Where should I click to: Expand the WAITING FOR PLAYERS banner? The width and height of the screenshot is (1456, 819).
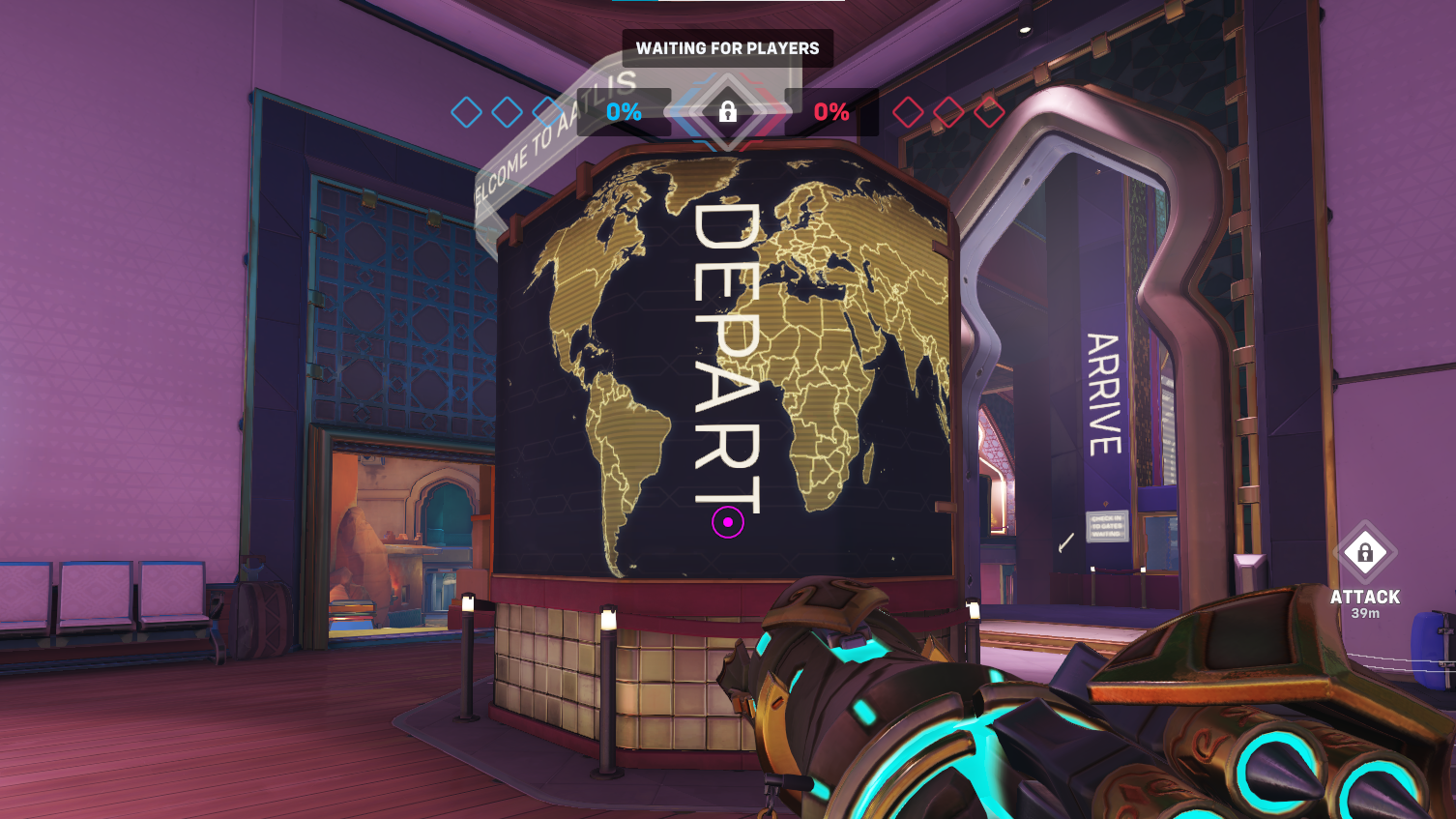pyautogui.click(x=727, y=47)
